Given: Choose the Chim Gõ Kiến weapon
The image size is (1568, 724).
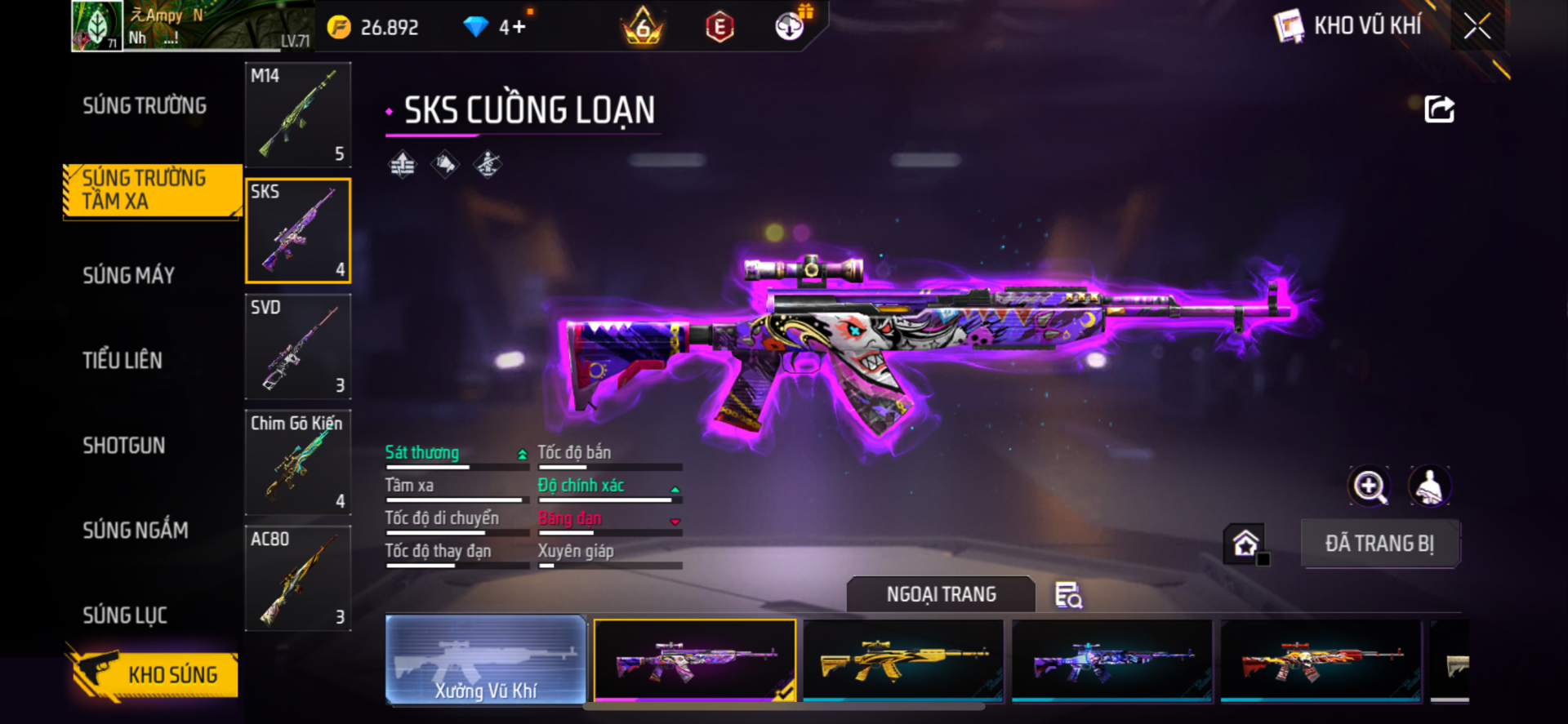Looking at the screenshot, I should [x=298, y=463].
